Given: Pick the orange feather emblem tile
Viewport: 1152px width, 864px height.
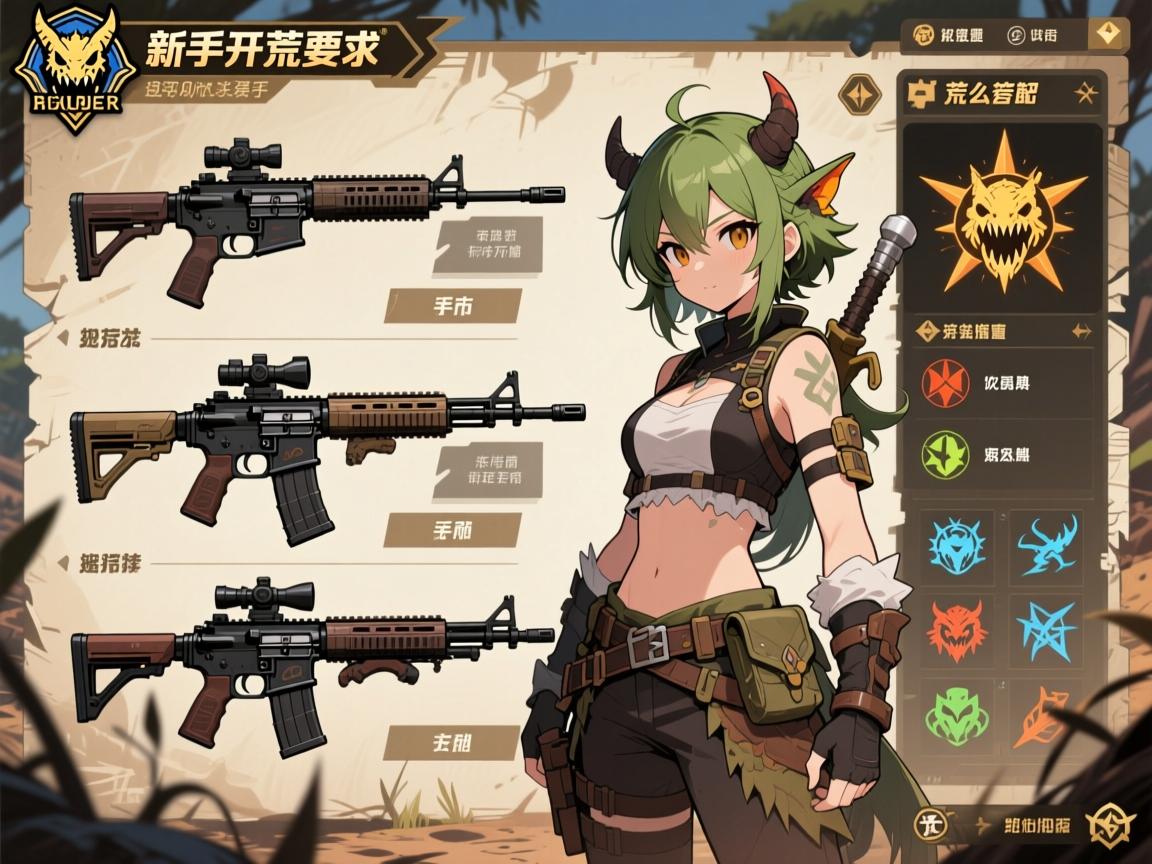Looking at the screenshot, I should pyautogui.click(x=1045, y=714).
